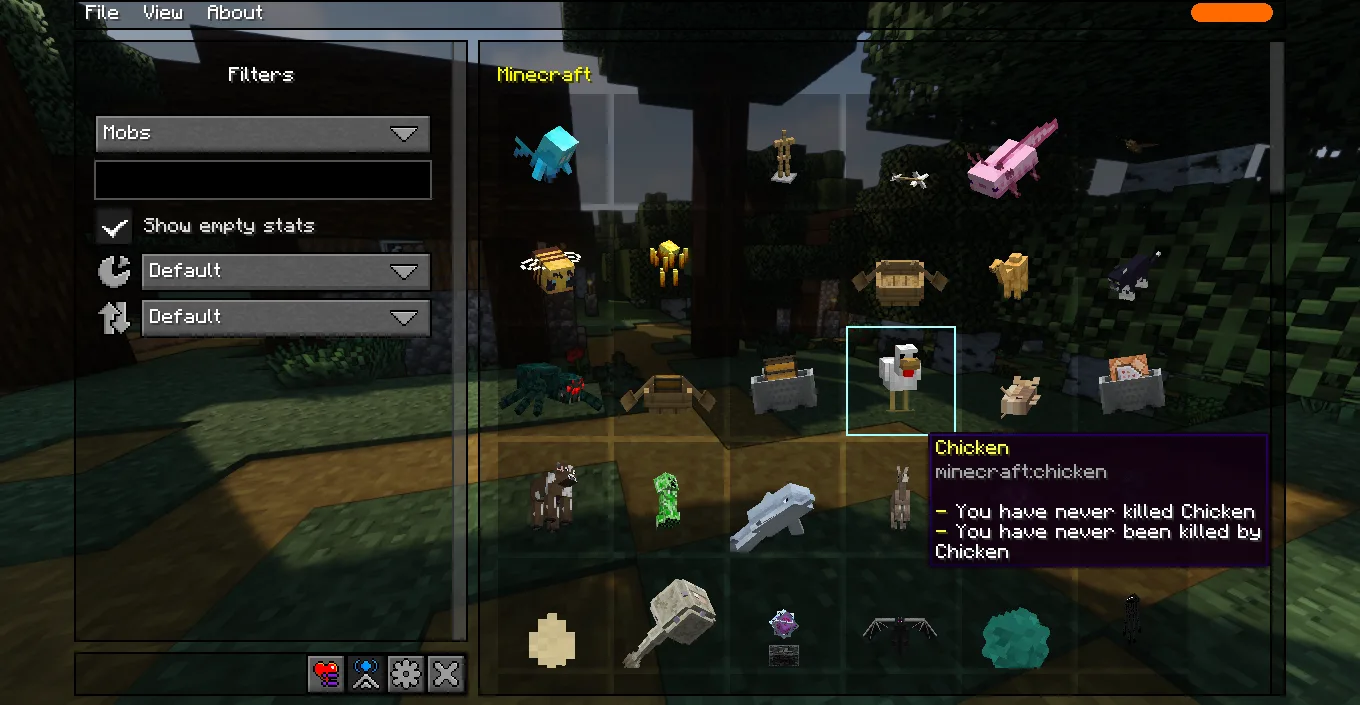Viewport: 1360px width, 705px height.
Task: Select the Blaze mob tile
Action: 667,264
